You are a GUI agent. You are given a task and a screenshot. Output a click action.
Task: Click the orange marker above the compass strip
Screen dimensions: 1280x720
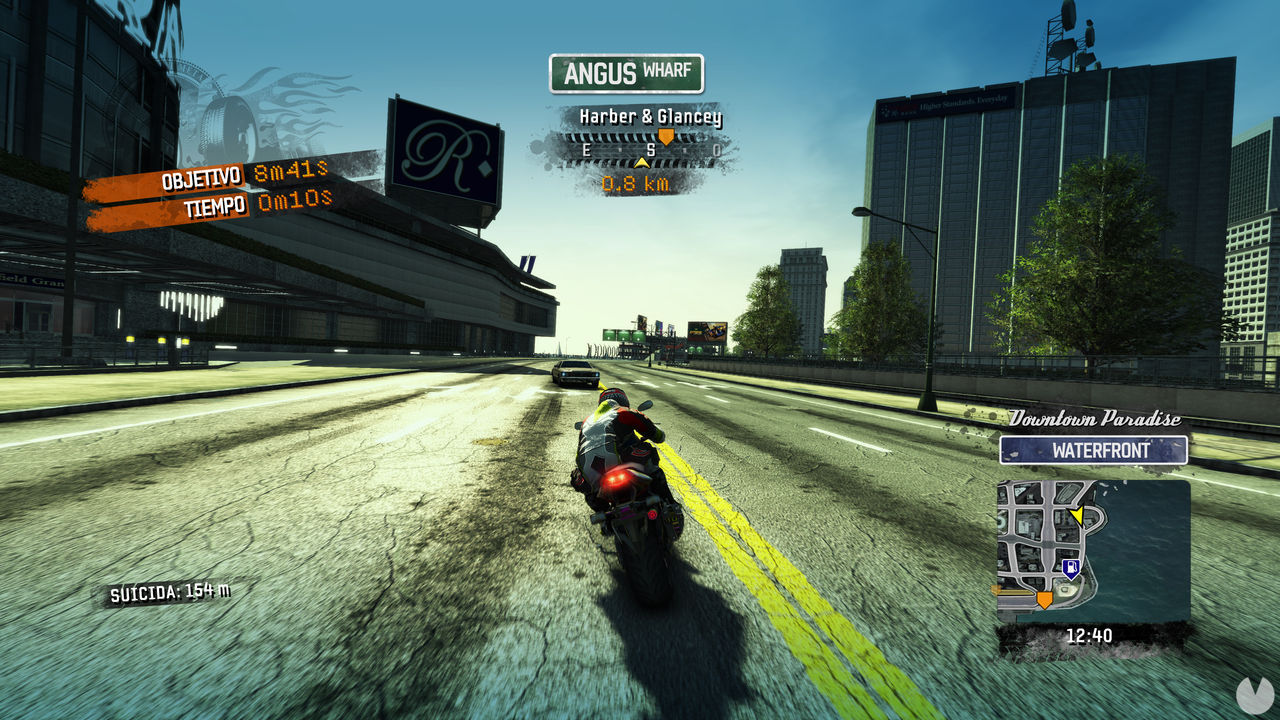[666, 135]
